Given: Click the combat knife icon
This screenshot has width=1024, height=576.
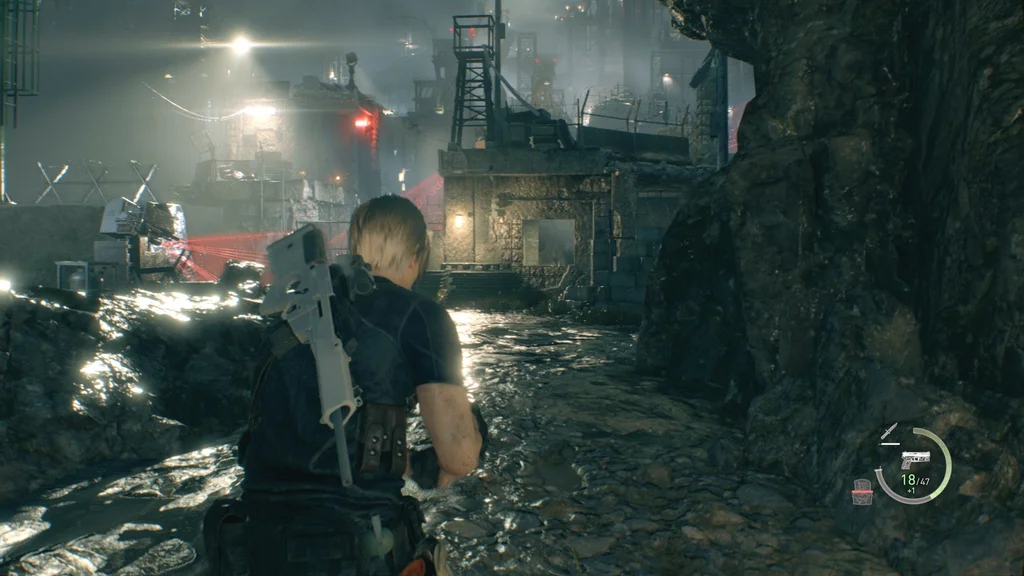Looking at the screenshot, I should pyautogui.click(x=889, y=432).
